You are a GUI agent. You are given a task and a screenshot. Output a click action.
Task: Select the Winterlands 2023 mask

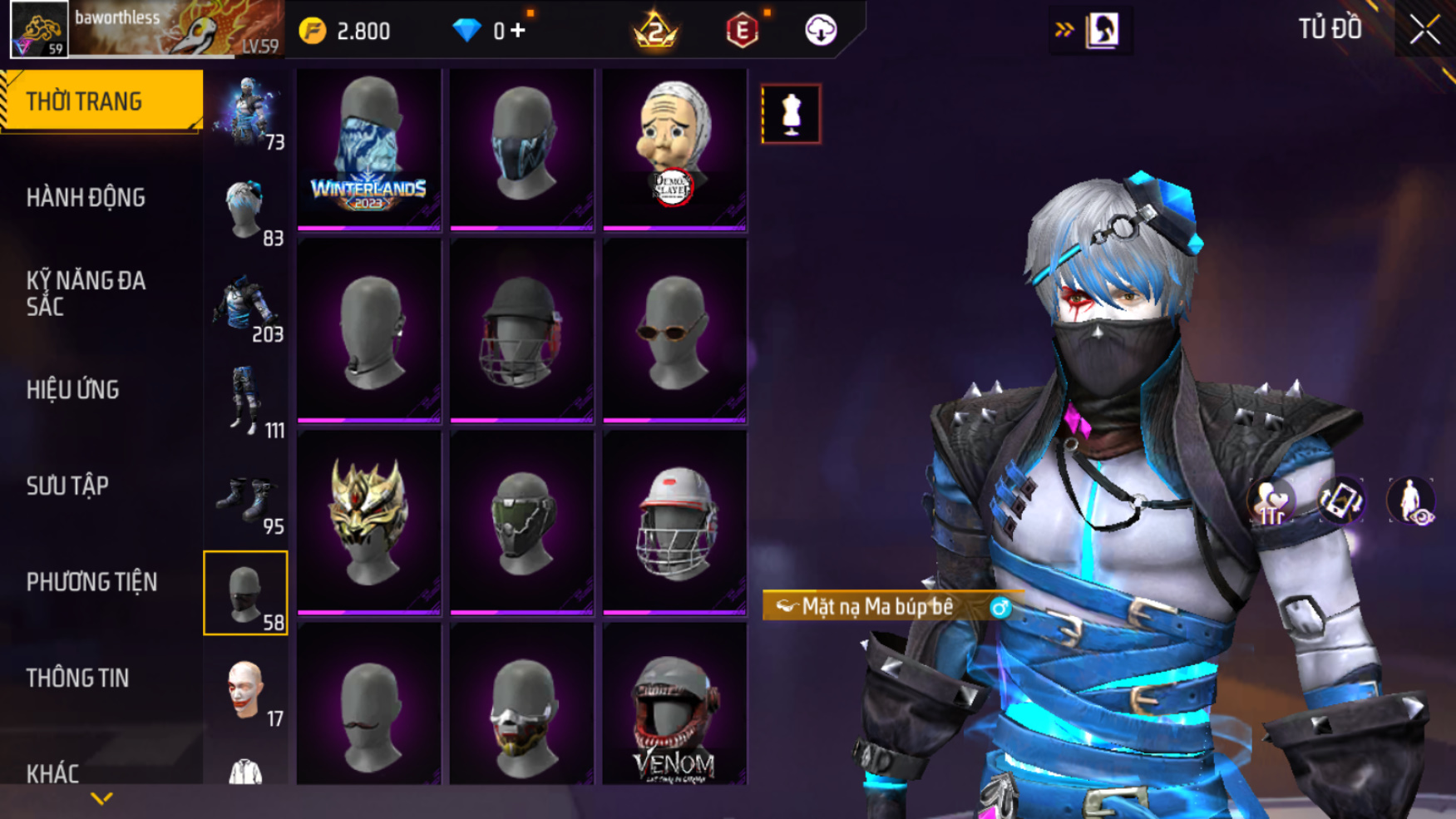point(368,148)
